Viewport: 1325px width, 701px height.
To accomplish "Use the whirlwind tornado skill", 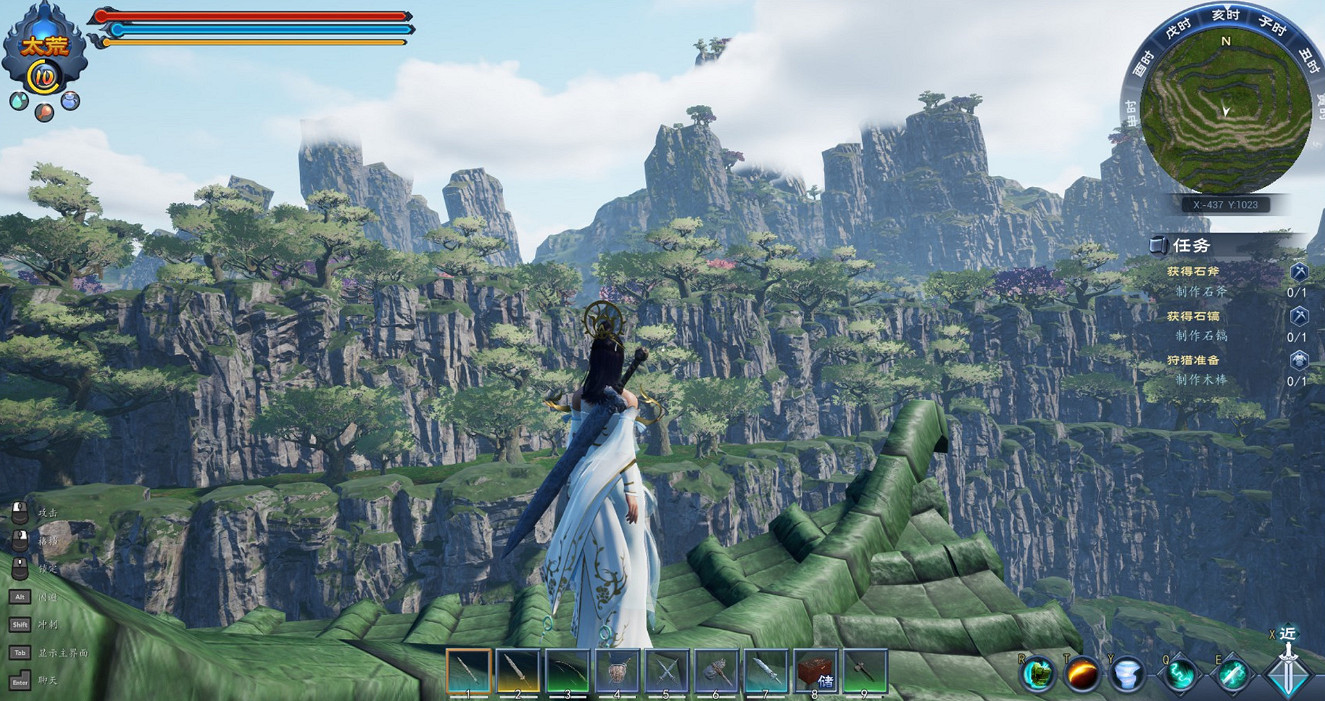I will (x=1129, y=674).
